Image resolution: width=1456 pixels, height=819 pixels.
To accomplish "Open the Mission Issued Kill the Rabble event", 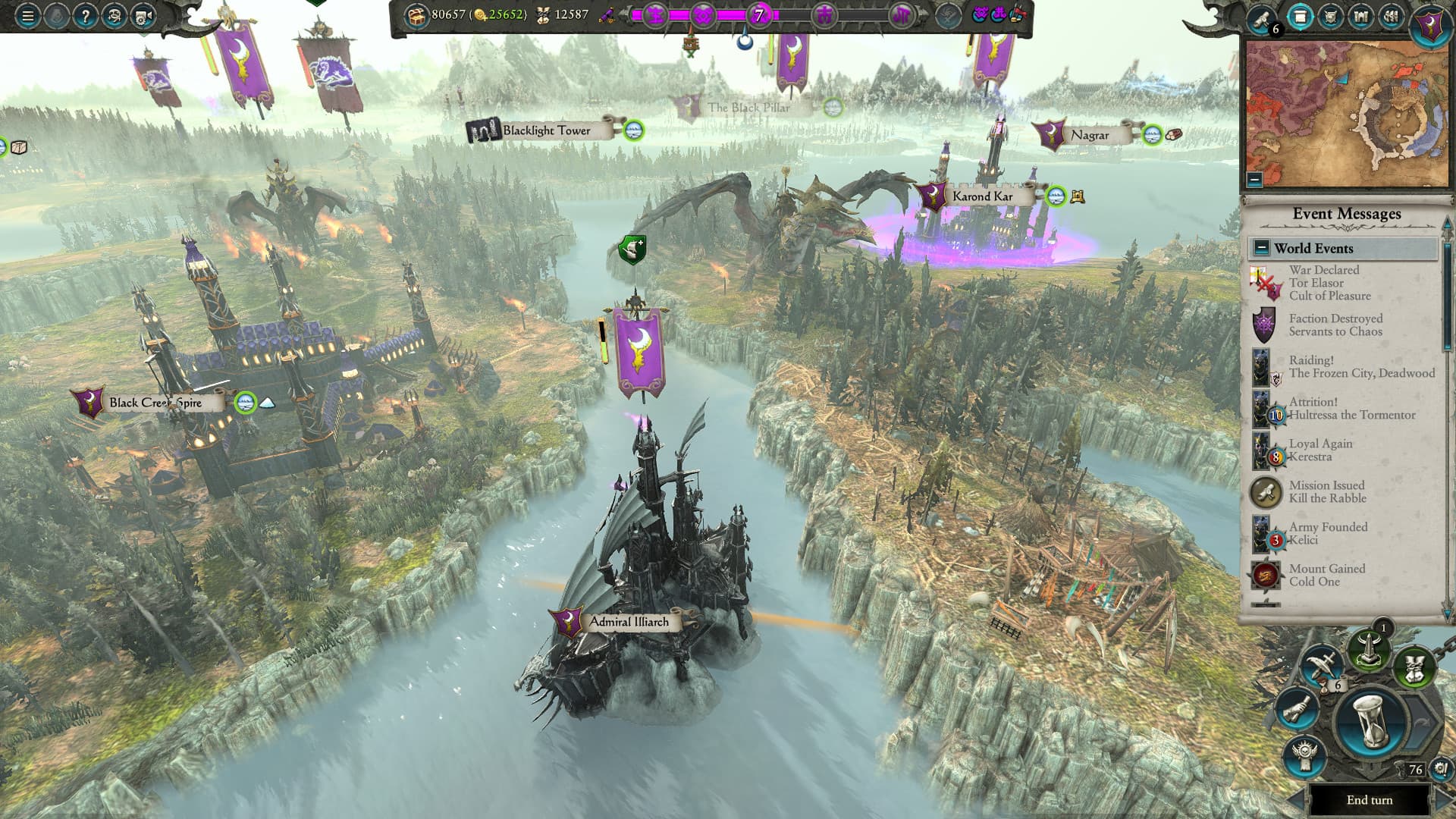I will 1329,491.
